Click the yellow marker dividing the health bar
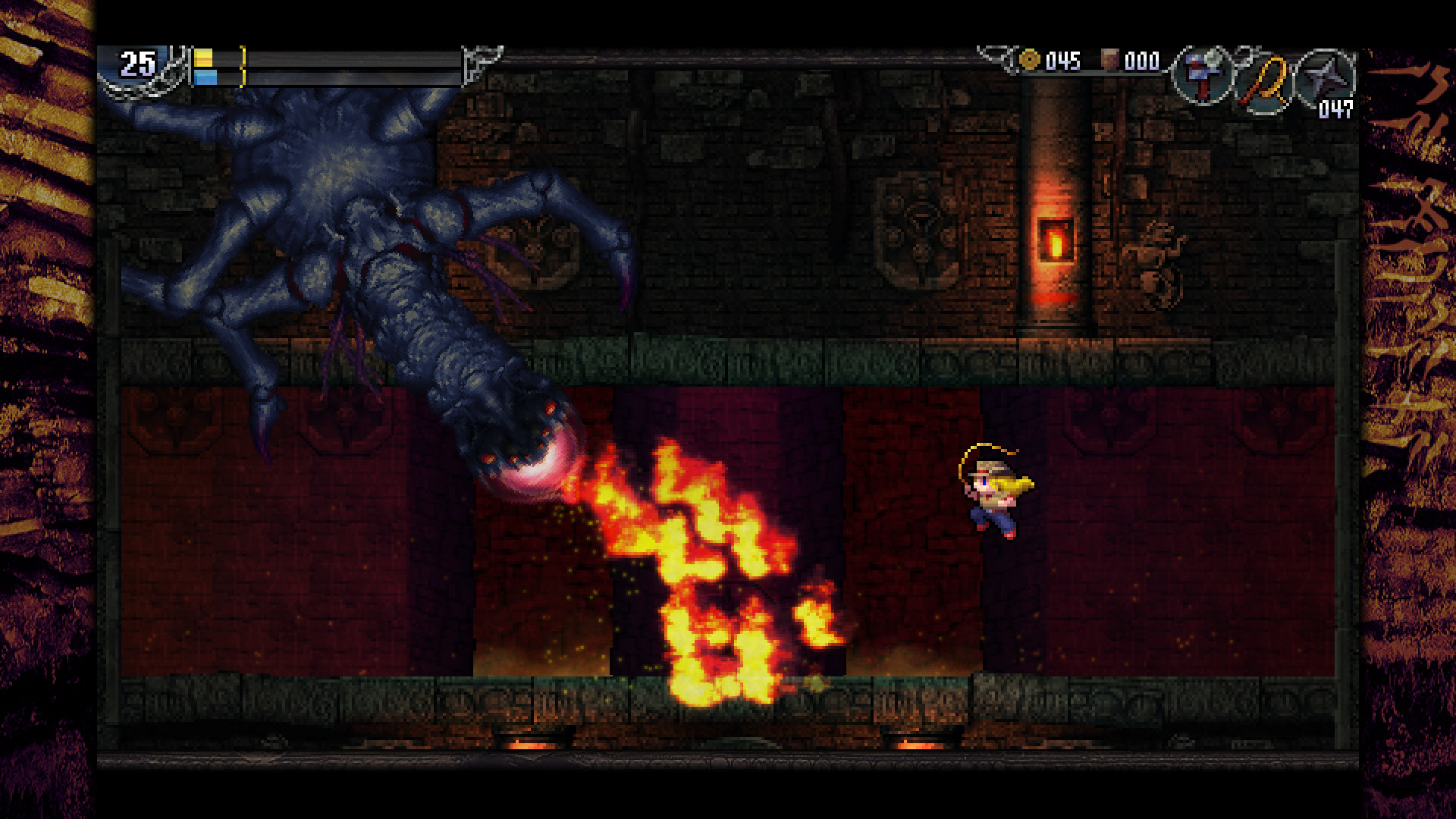The width and height of the screenshot is (1456, 819). (x=244, y=64)
